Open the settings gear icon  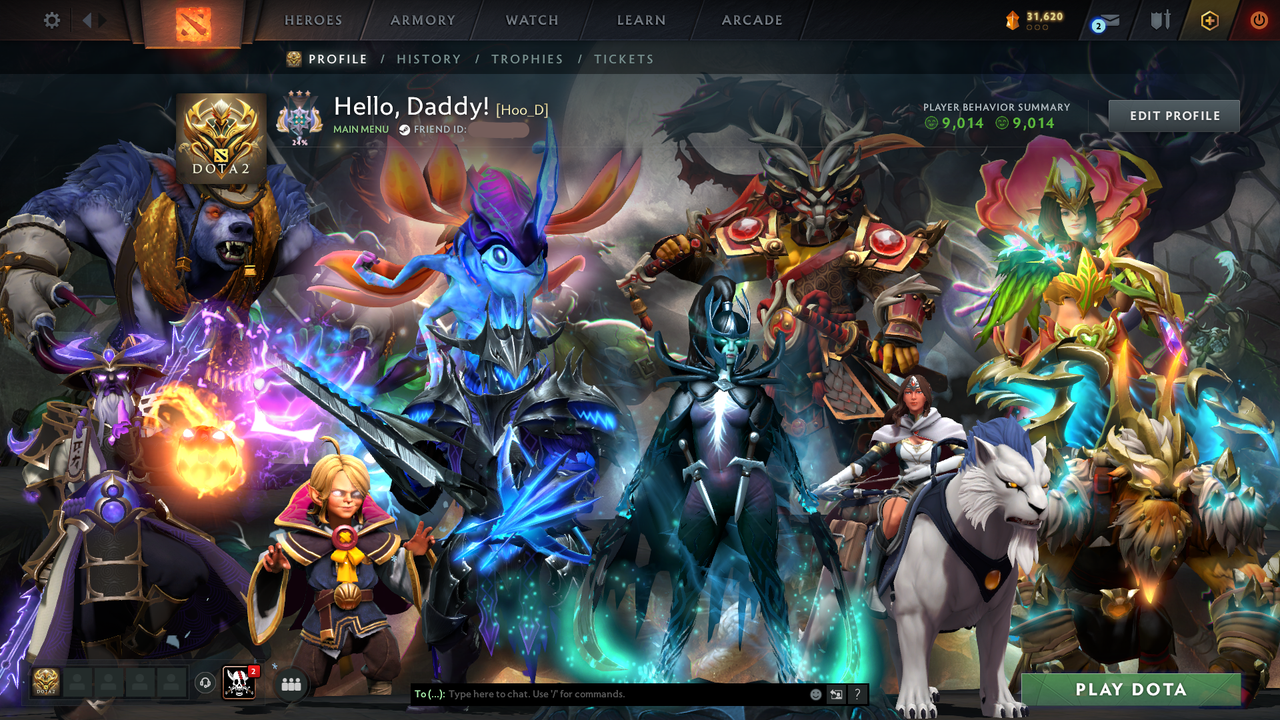[x=52, y=18]
